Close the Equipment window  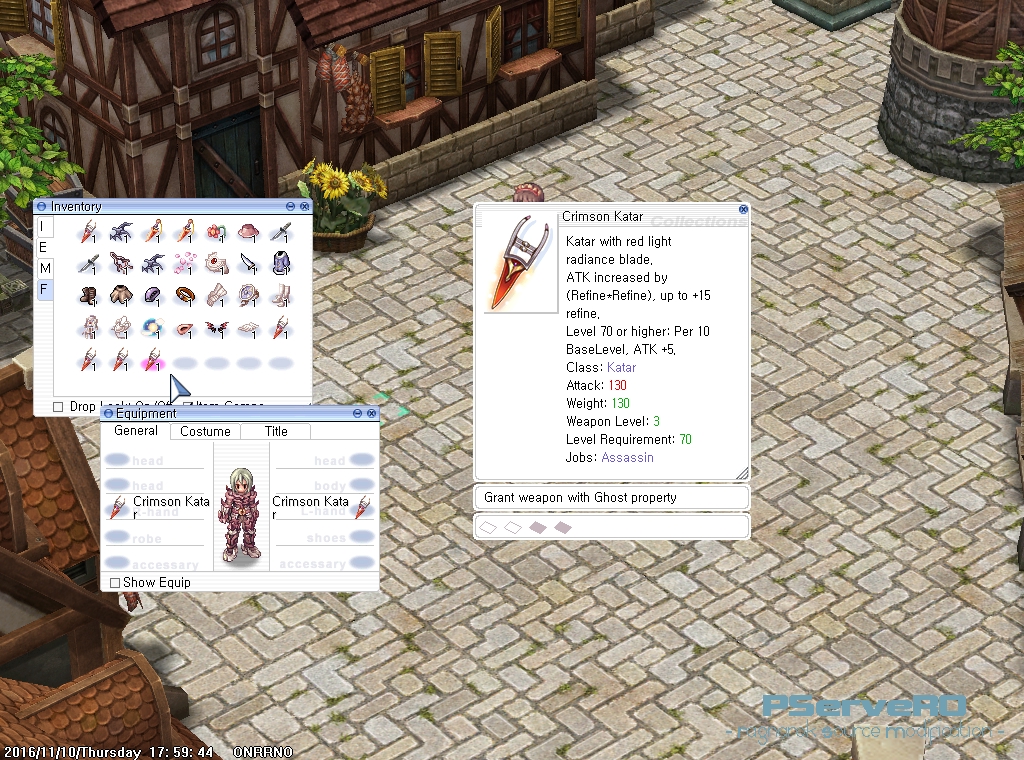pyautogui.click(x=372, y=413)
